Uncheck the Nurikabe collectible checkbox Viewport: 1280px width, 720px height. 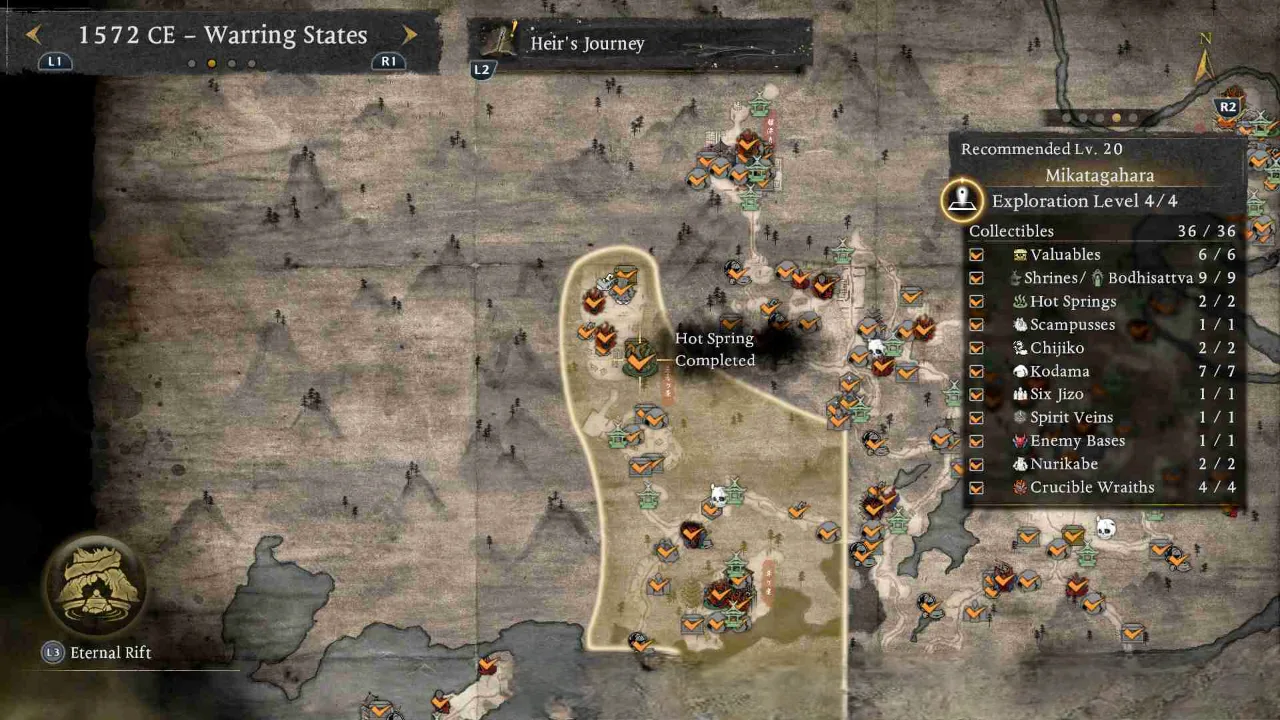tap(977, 464)
